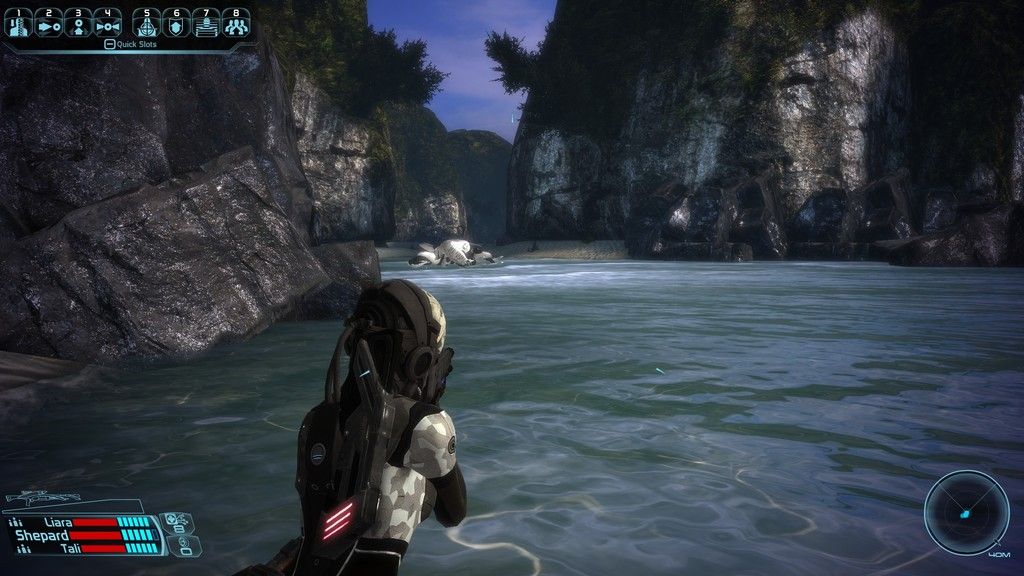The image size is (1024, 576).
Task: Open the circular radar minimap
Action: (965, 513)
